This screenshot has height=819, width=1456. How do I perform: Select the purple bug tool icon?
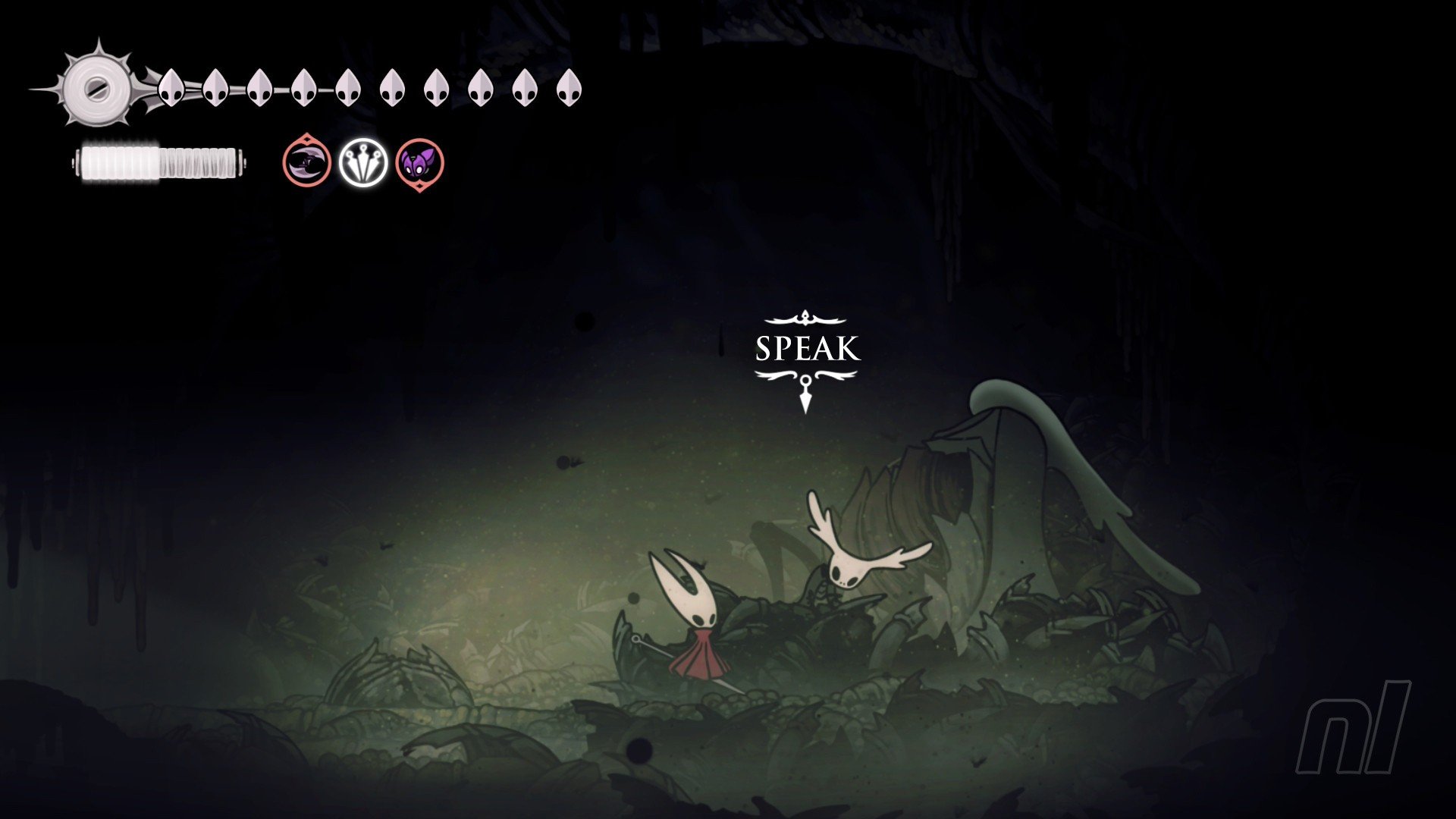pyautogui.click(x=419, y=163)
